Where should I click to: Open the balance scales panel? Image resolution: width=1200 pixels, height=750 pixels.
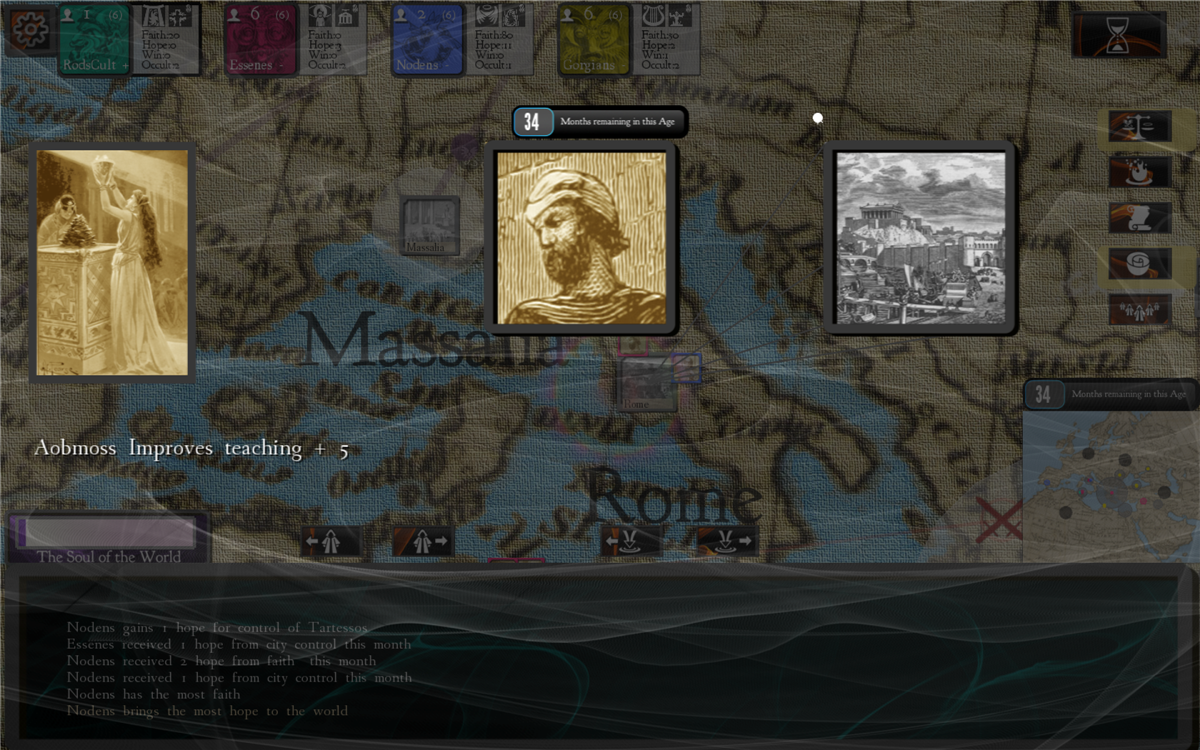click(x=1139, y=126)
